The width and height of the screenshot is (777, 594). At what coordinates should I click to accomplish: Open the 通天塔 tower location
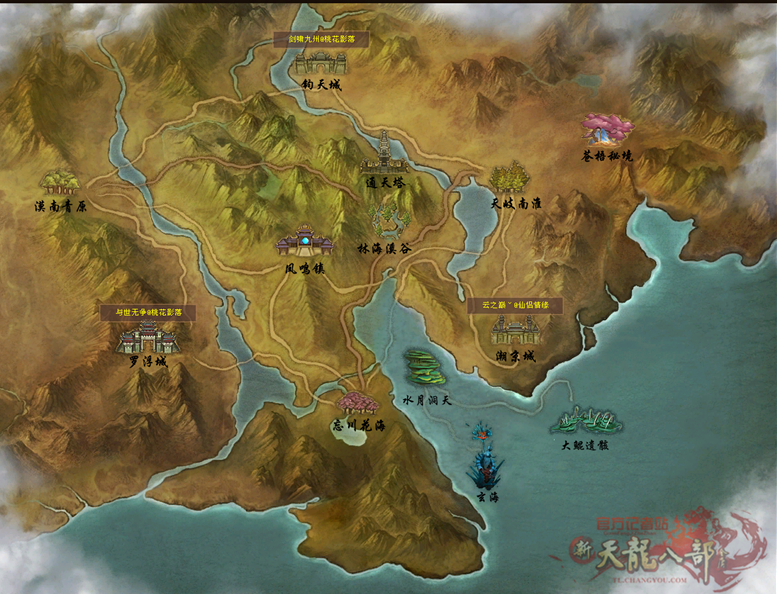(x=386, y=153)
